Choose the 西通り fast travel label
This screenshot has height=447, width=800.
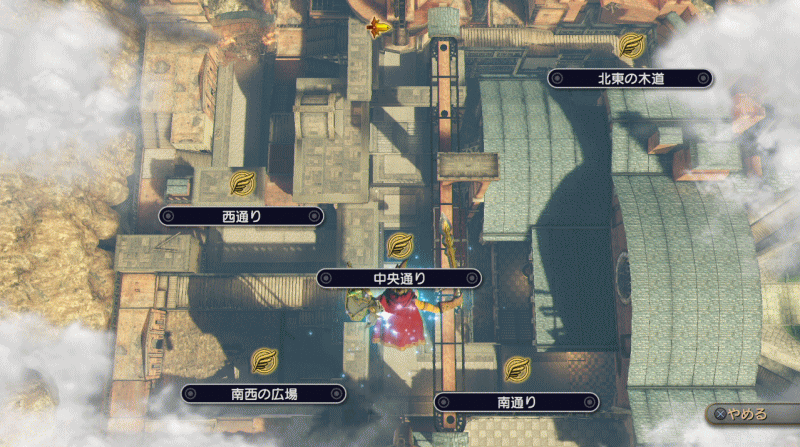pyautogui.click(x=241, y=215)
